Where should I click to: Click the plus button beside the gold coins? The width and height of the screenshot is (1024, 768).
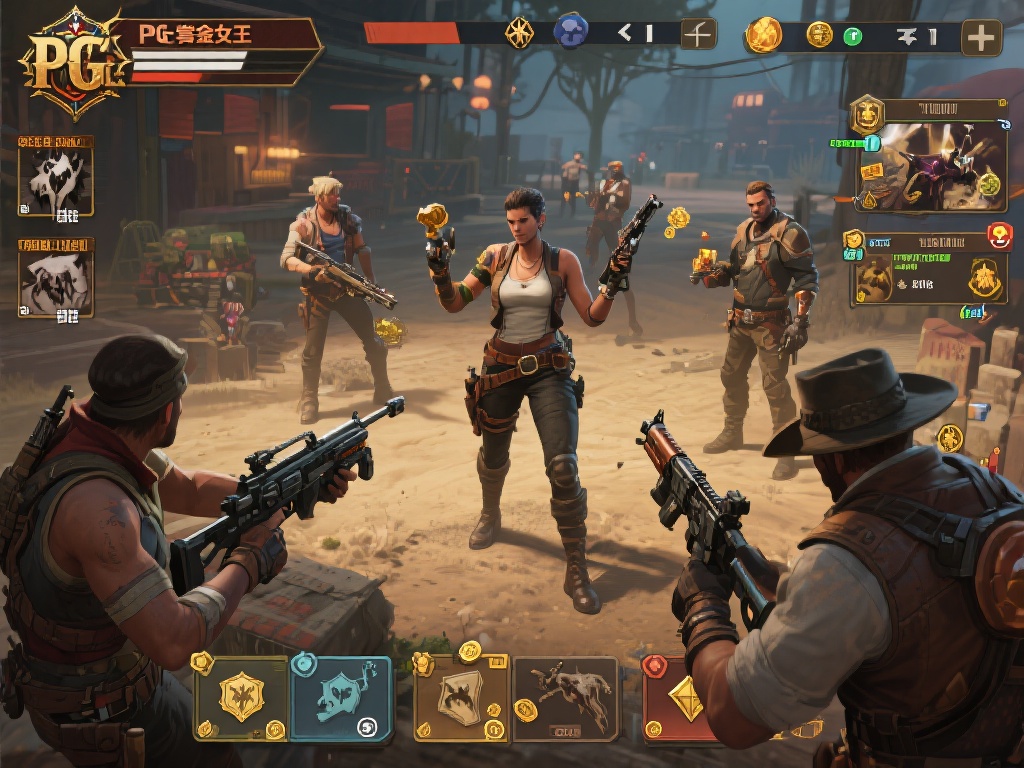point(981,37)
